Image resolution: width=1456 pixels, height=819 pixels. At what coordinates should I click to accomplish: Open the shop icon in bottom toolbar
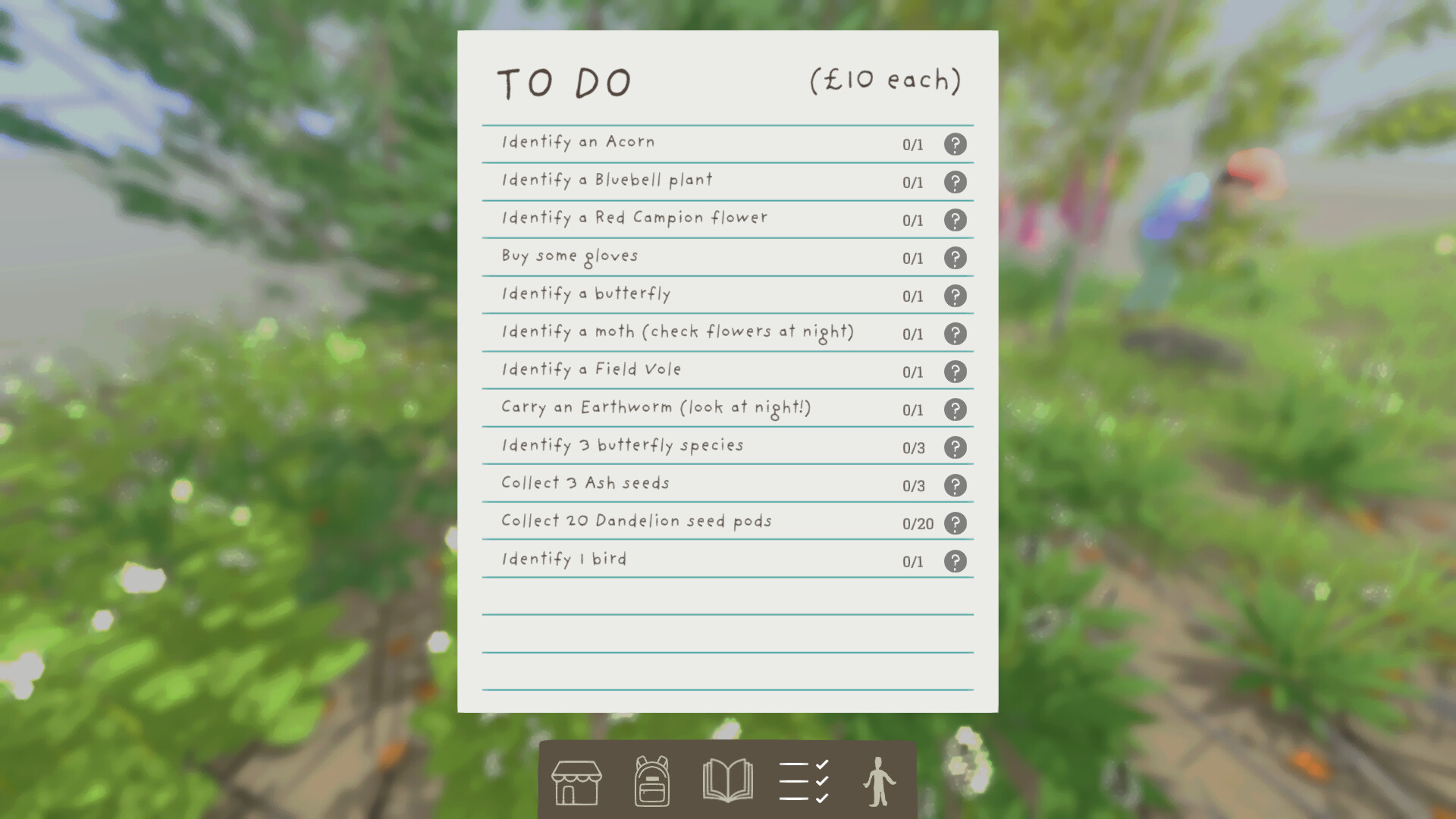[575, 781]
